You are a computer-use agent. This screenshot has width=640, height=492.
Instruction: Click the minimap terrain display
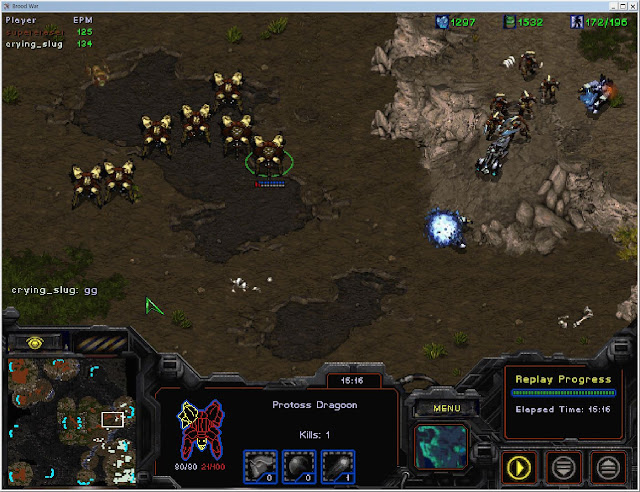pyautogui.click(x=66, y=416)
